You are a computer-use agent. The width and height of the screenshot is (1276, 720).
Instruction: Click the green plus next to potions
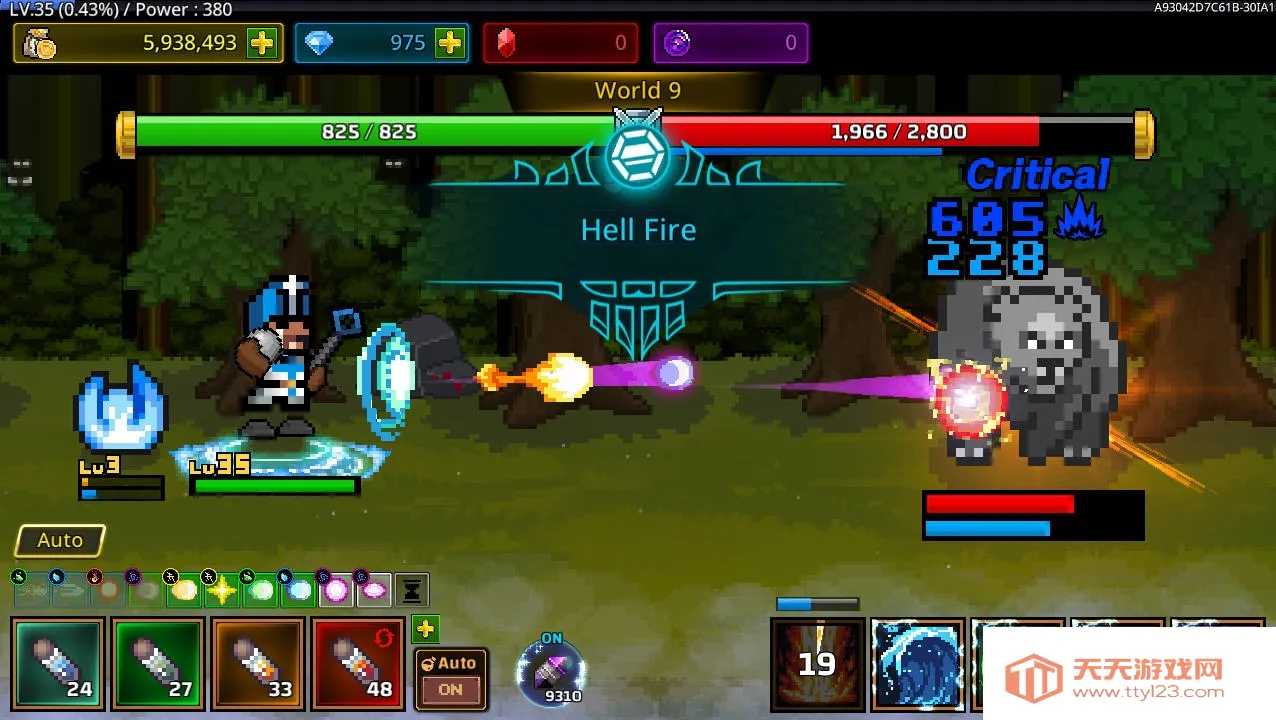pos(426,629)
